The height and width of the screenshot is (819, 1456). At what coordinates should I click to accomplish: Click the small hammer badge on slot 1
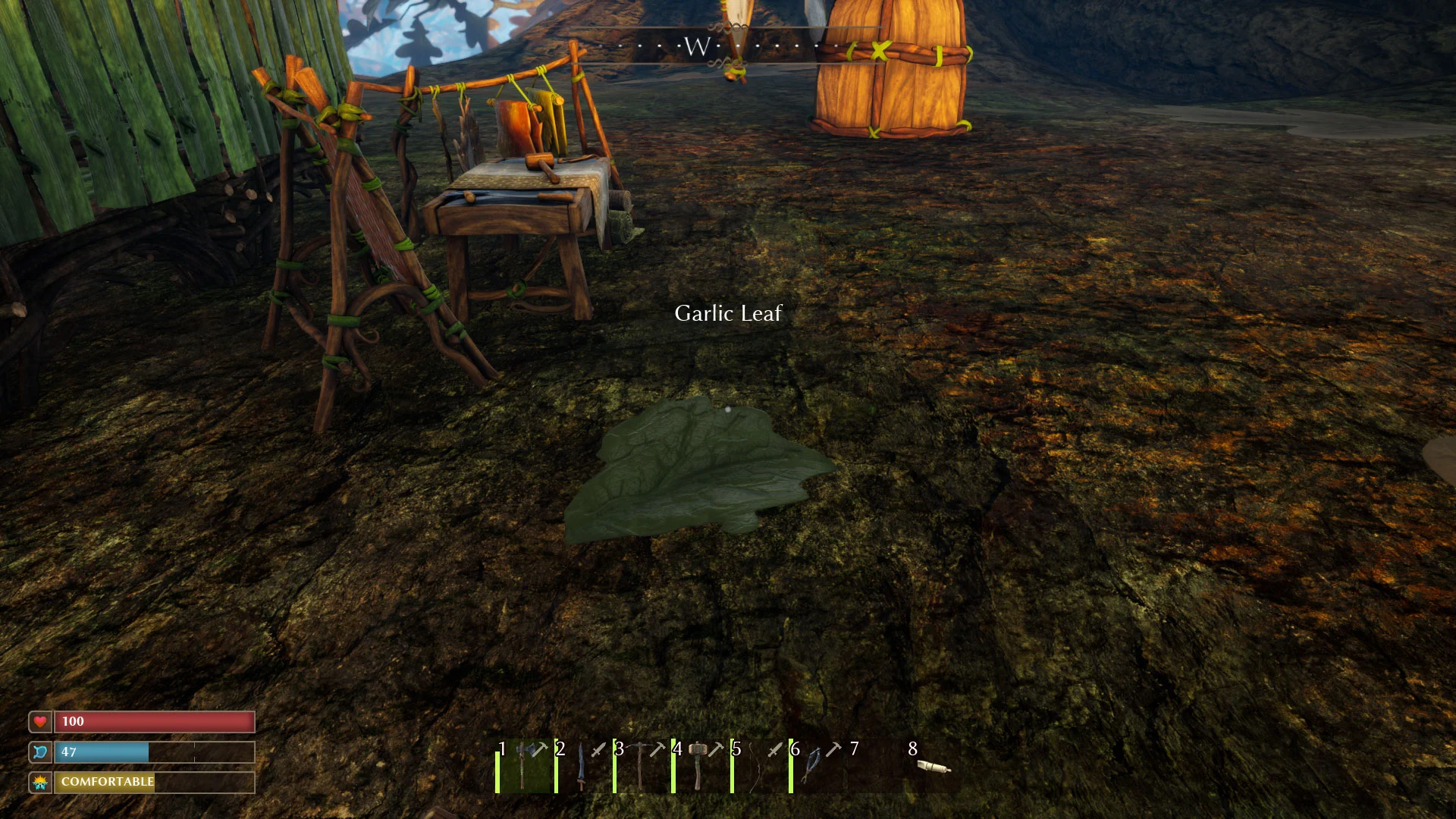click(542, 748)
